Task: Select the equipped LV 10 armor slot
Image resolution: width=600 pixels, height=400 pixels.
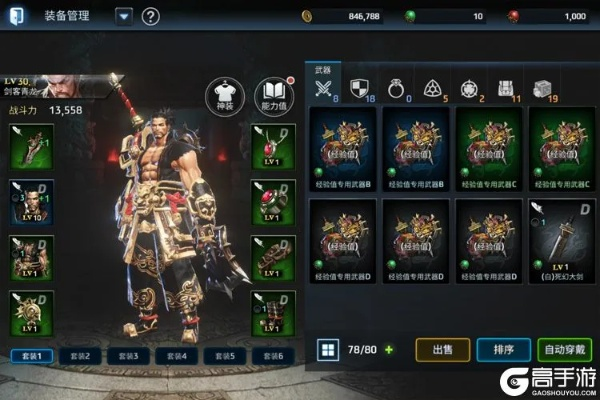Action: coord(31,201)
